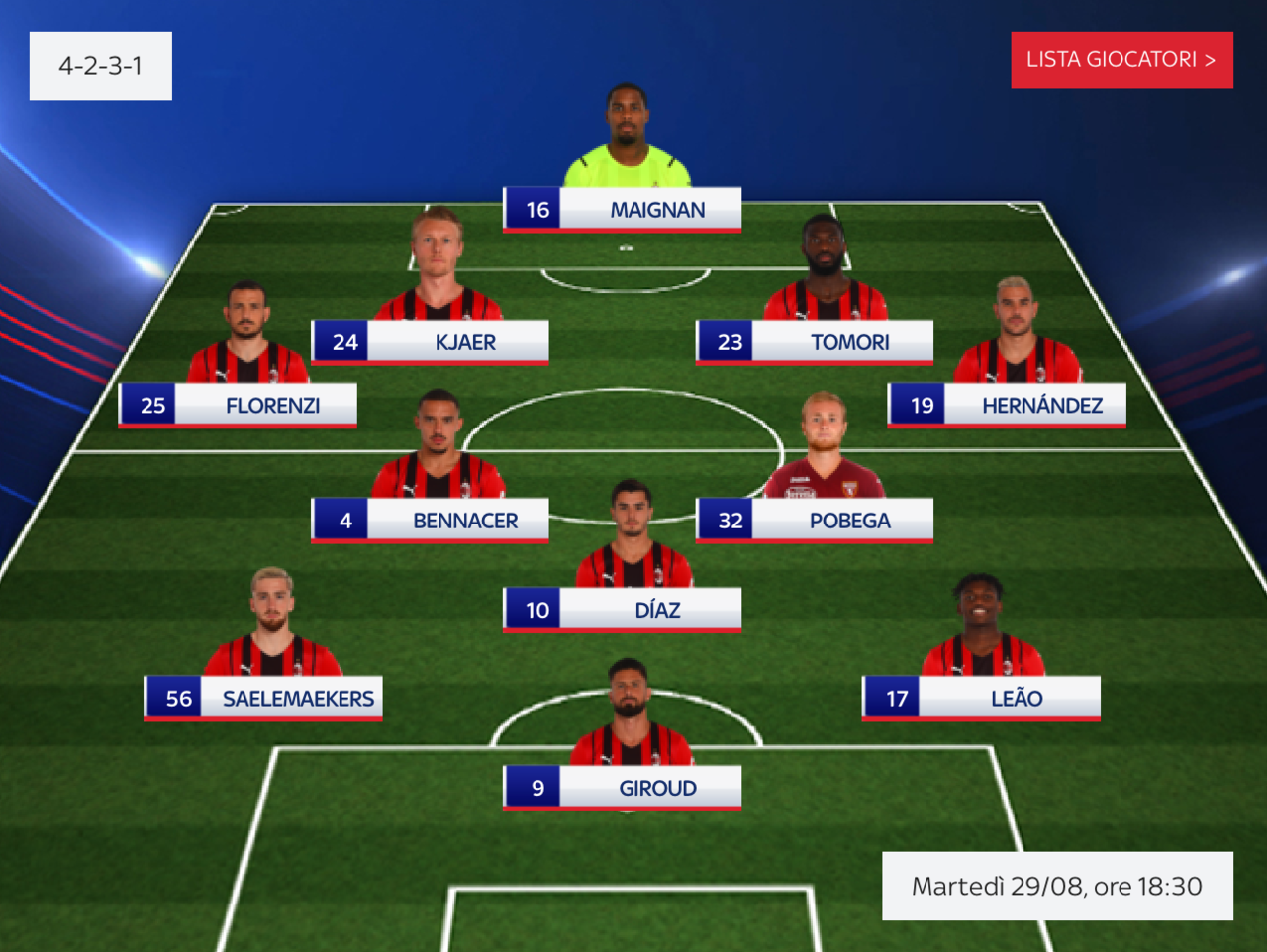Select striker Giroud's number 9 card

622,788
